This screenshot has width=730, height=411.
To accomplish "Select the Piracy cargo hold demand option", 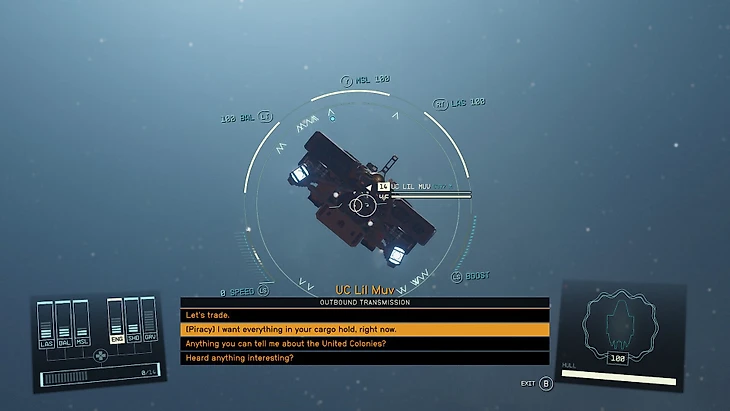I will pyautogui.click(x=364, y=329).
